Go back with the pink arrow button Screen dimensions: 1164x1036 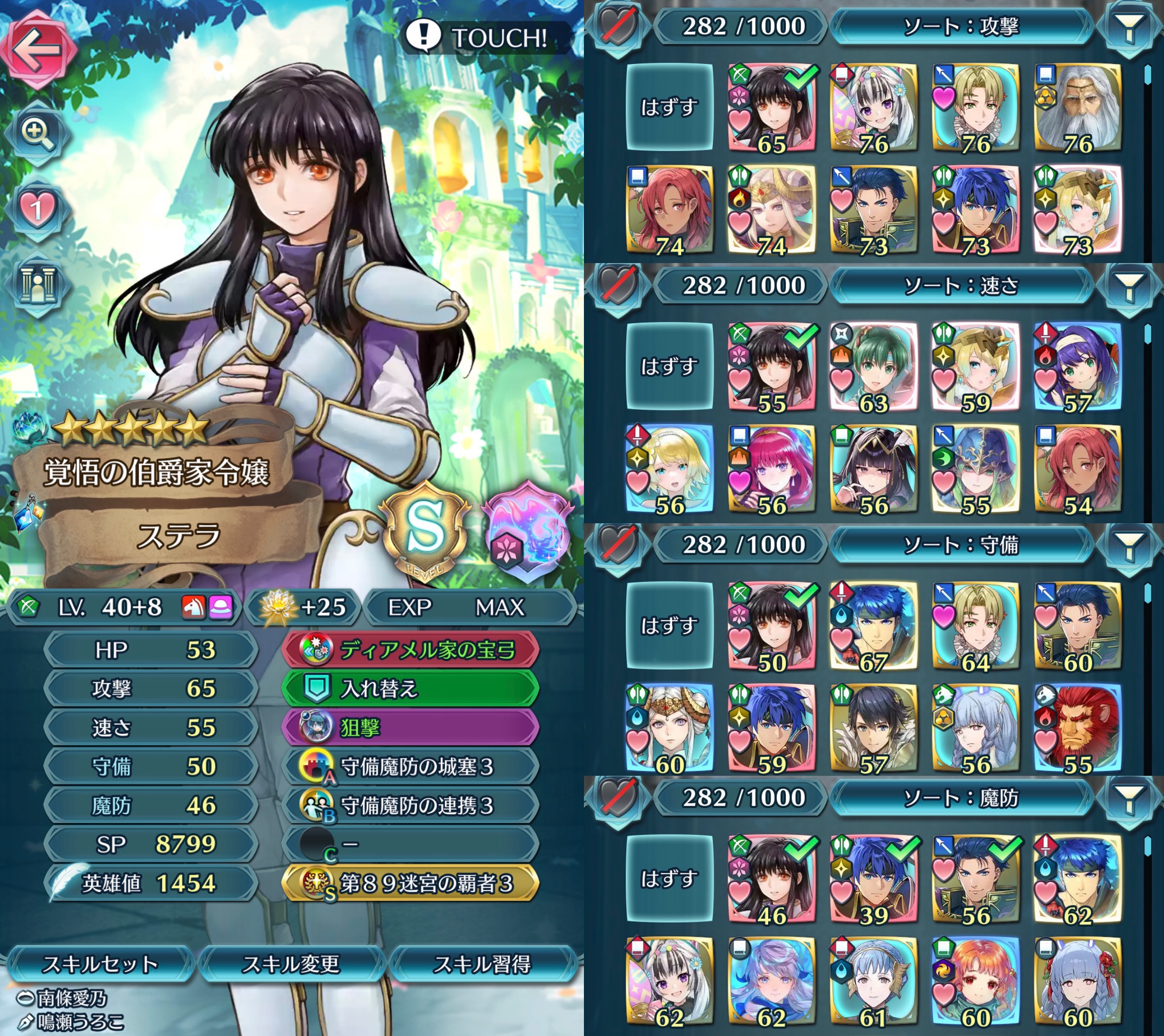point(38,49)
